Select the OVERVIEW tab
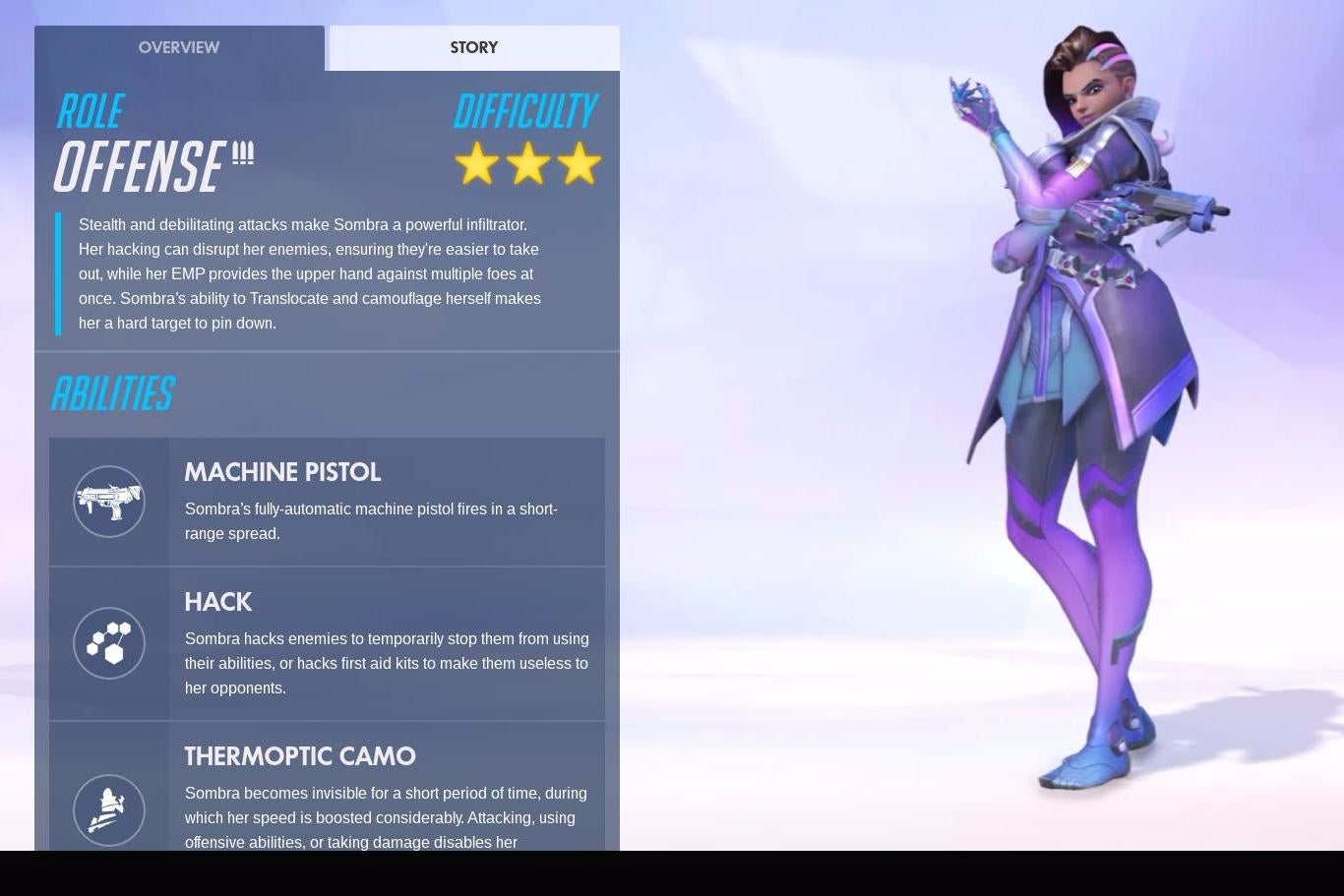The image size is (1344, 896). tap(179, 47)
